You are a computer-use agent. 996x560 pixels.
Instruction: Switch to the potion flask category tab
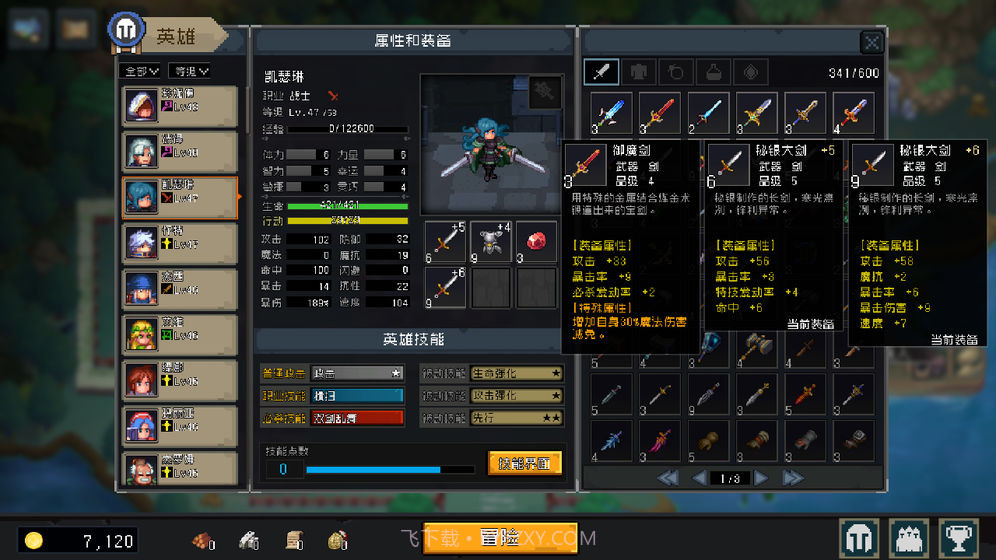714,72
